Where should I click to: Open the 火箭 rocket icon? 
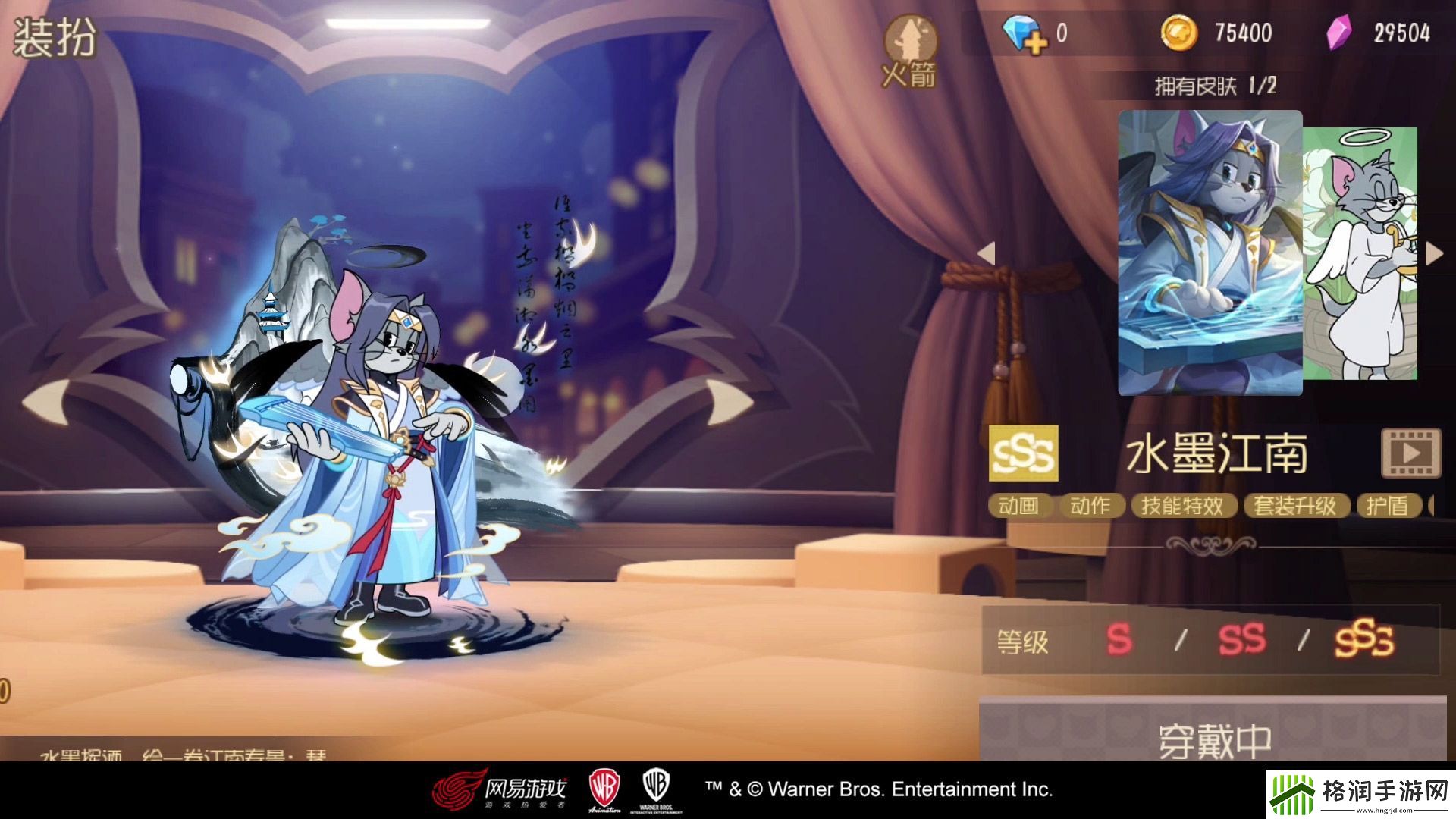[910, 50]
